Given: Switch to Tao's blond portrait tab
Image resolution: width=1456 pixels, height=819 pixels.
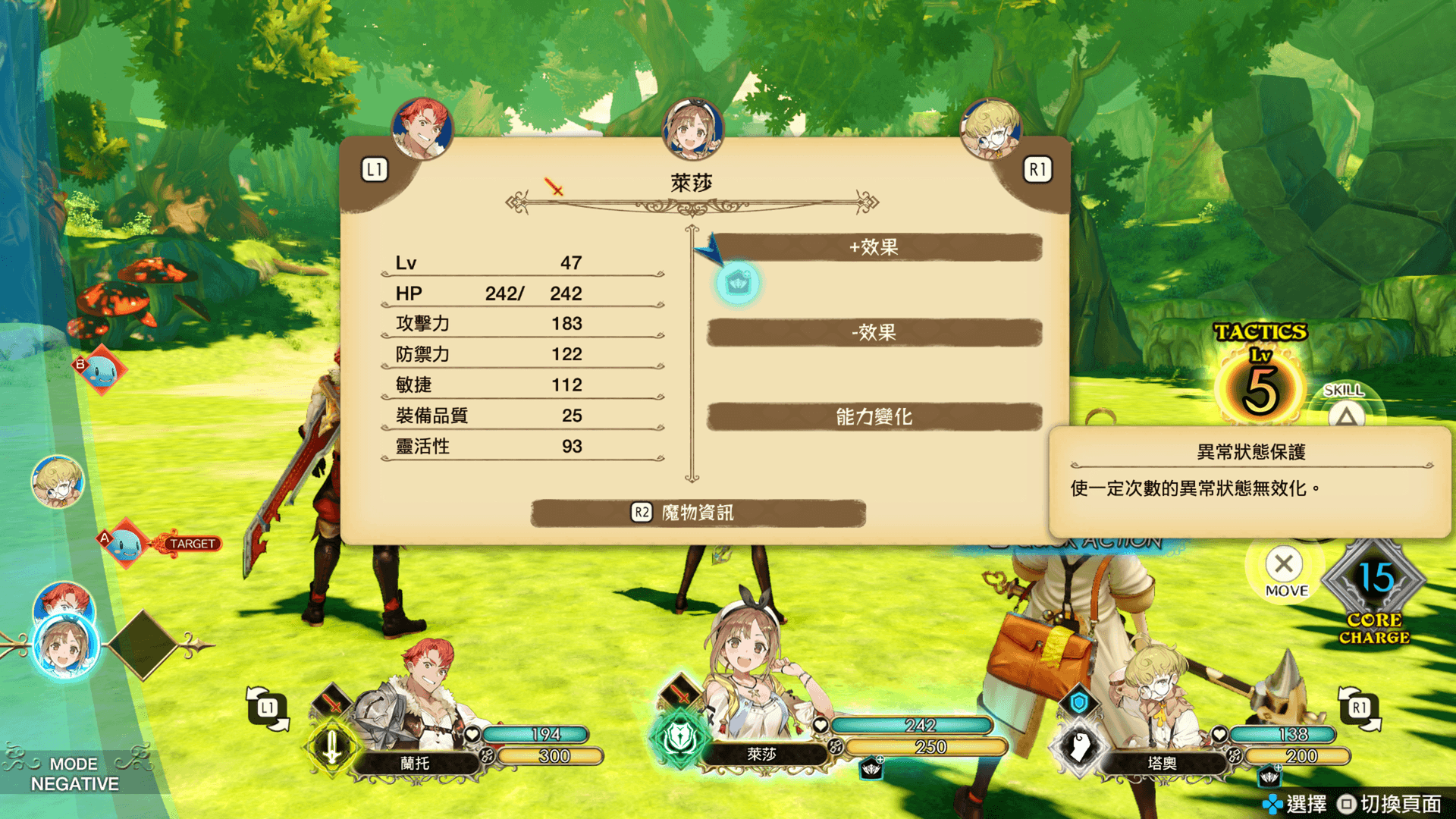Looking at the screenshot, I should [990, 129].
